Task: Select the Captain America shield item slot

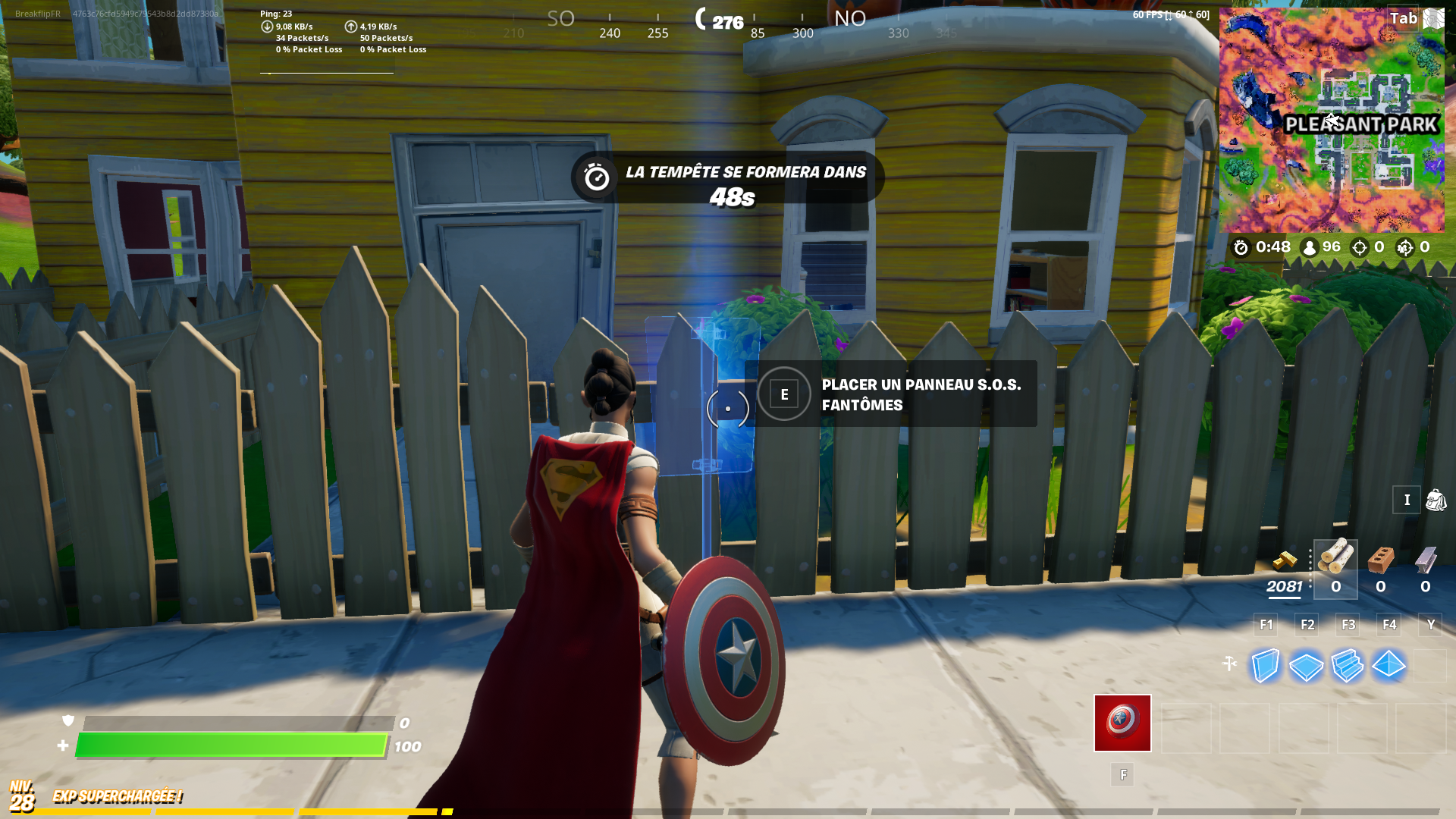Action: point(1122,723)
